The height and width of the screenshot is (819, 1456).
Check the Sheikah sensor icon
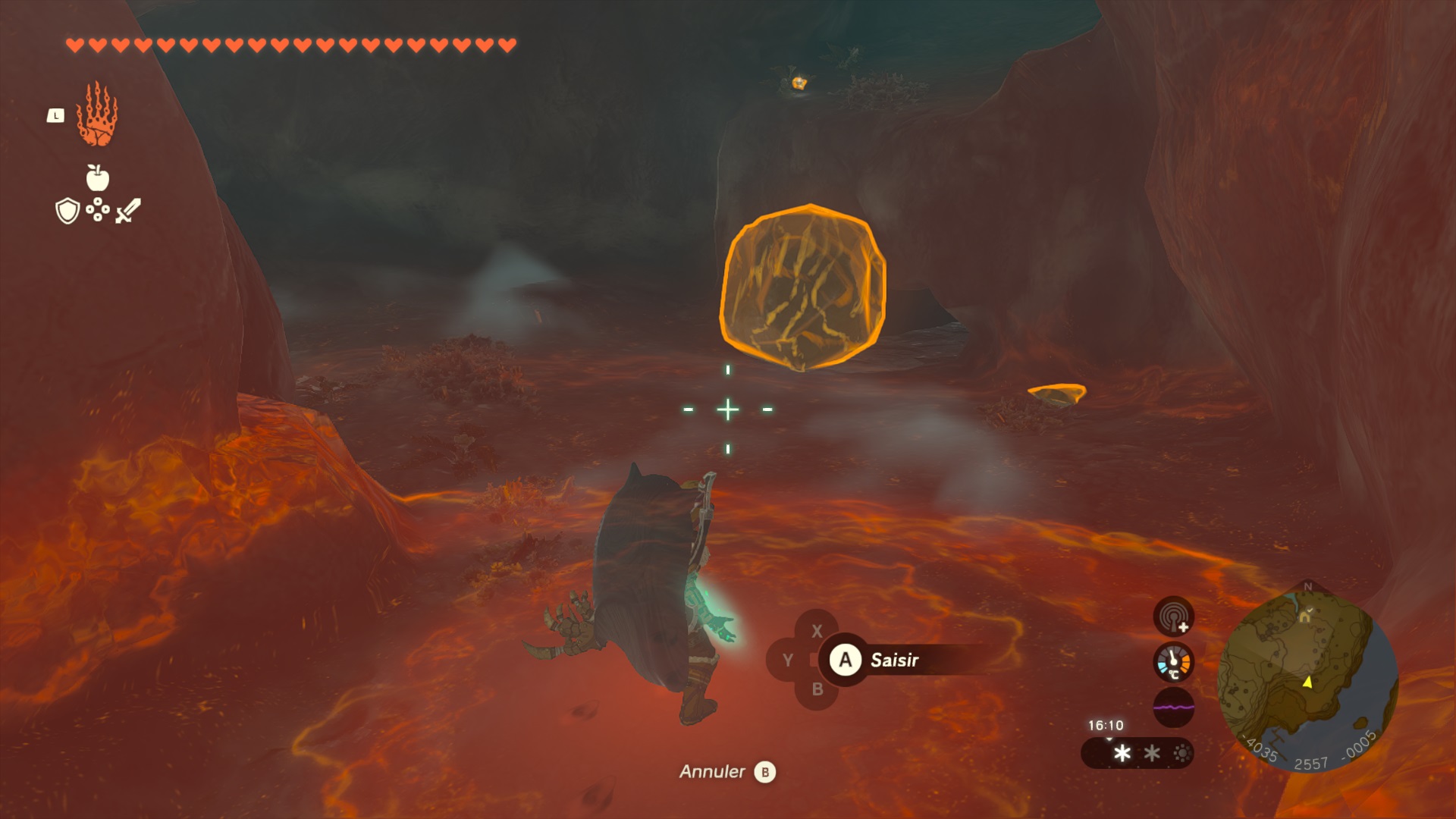[1173, 616]
